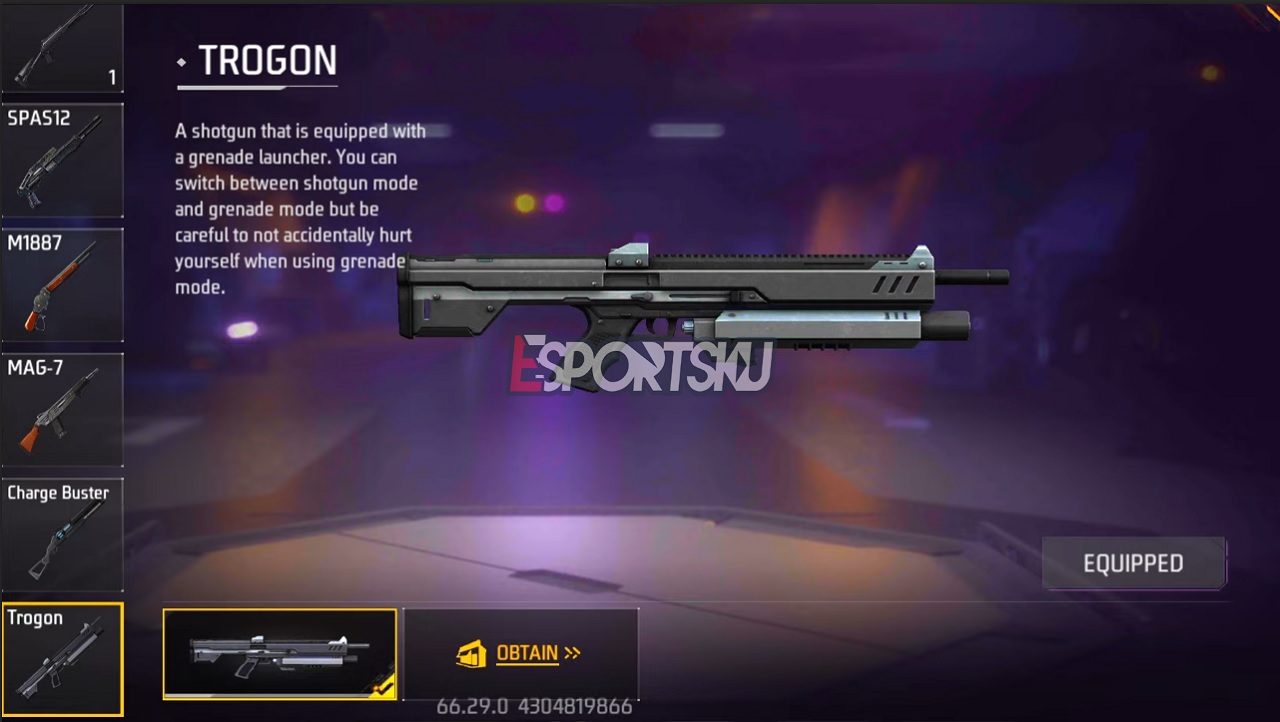Select the M1887 shotgun icon
The image size is (1280, 722).
[x=62, y=290]
